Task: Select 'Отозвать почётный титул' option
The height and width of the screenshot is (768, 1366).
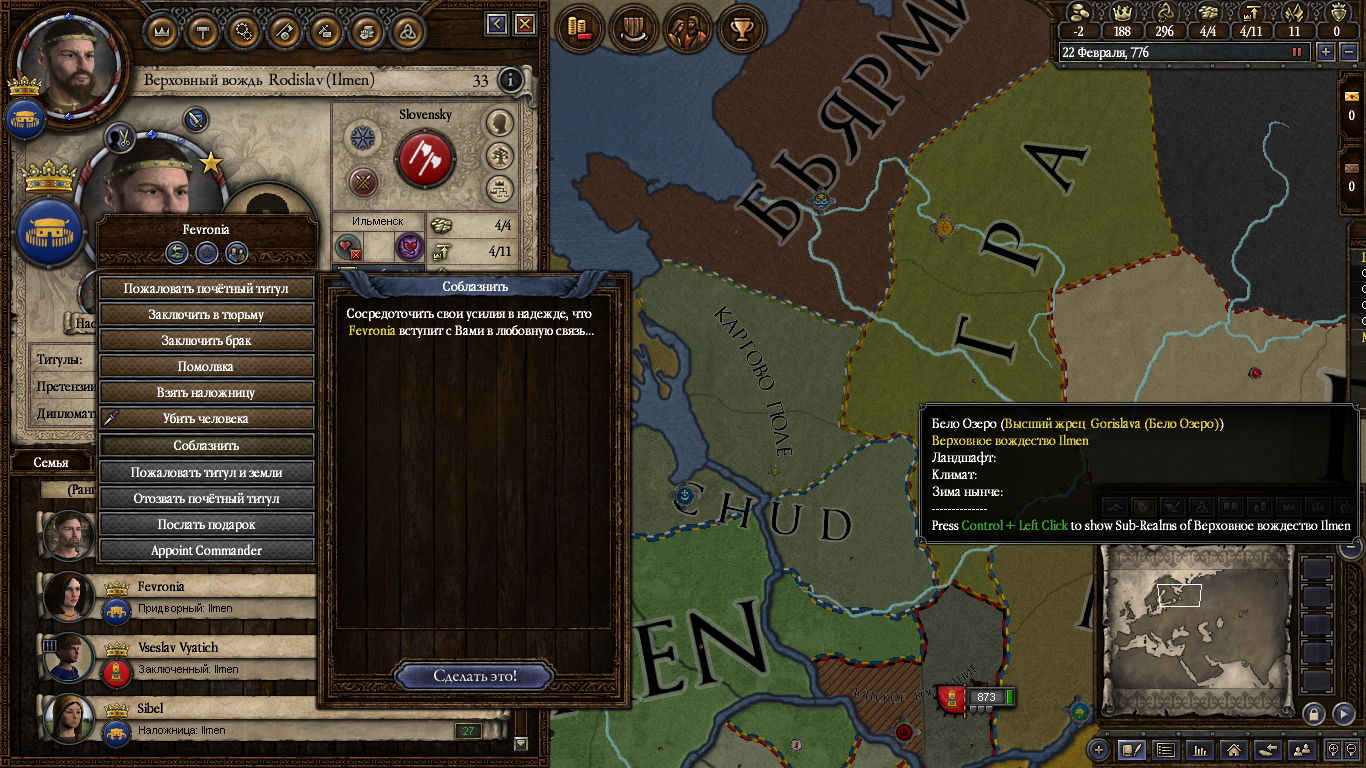Action: [206, 498]
